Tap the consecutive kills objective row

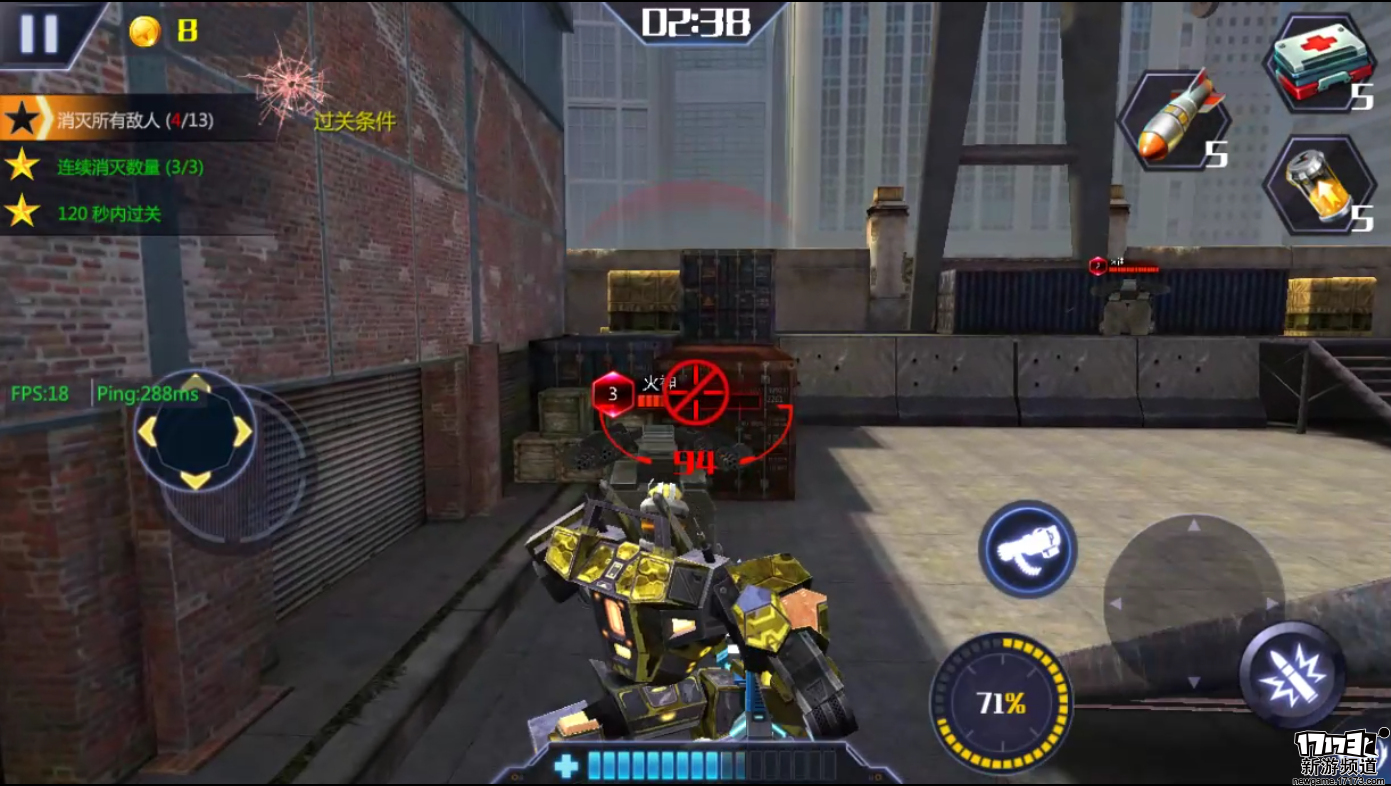coord(130,167)
